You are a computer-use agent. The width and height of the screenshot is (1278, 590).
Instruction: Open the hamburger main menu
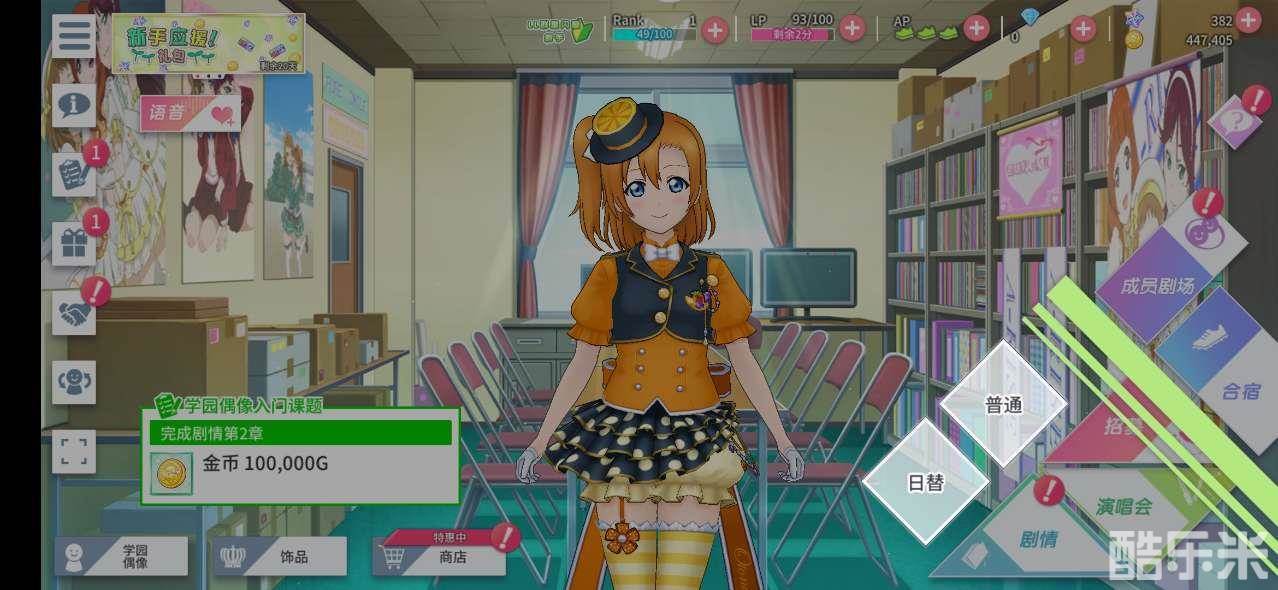click(75, 36)
